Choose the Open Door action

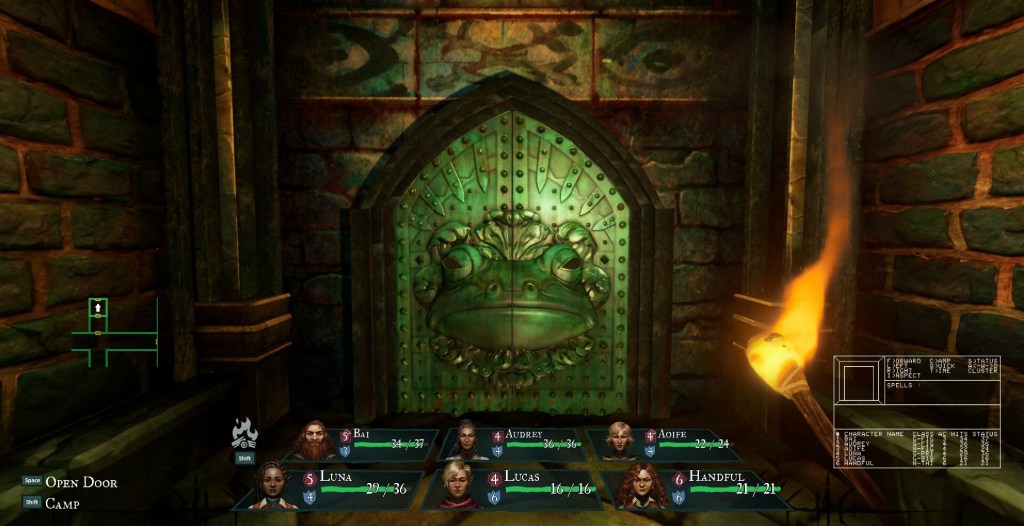[x=81, y=482]
